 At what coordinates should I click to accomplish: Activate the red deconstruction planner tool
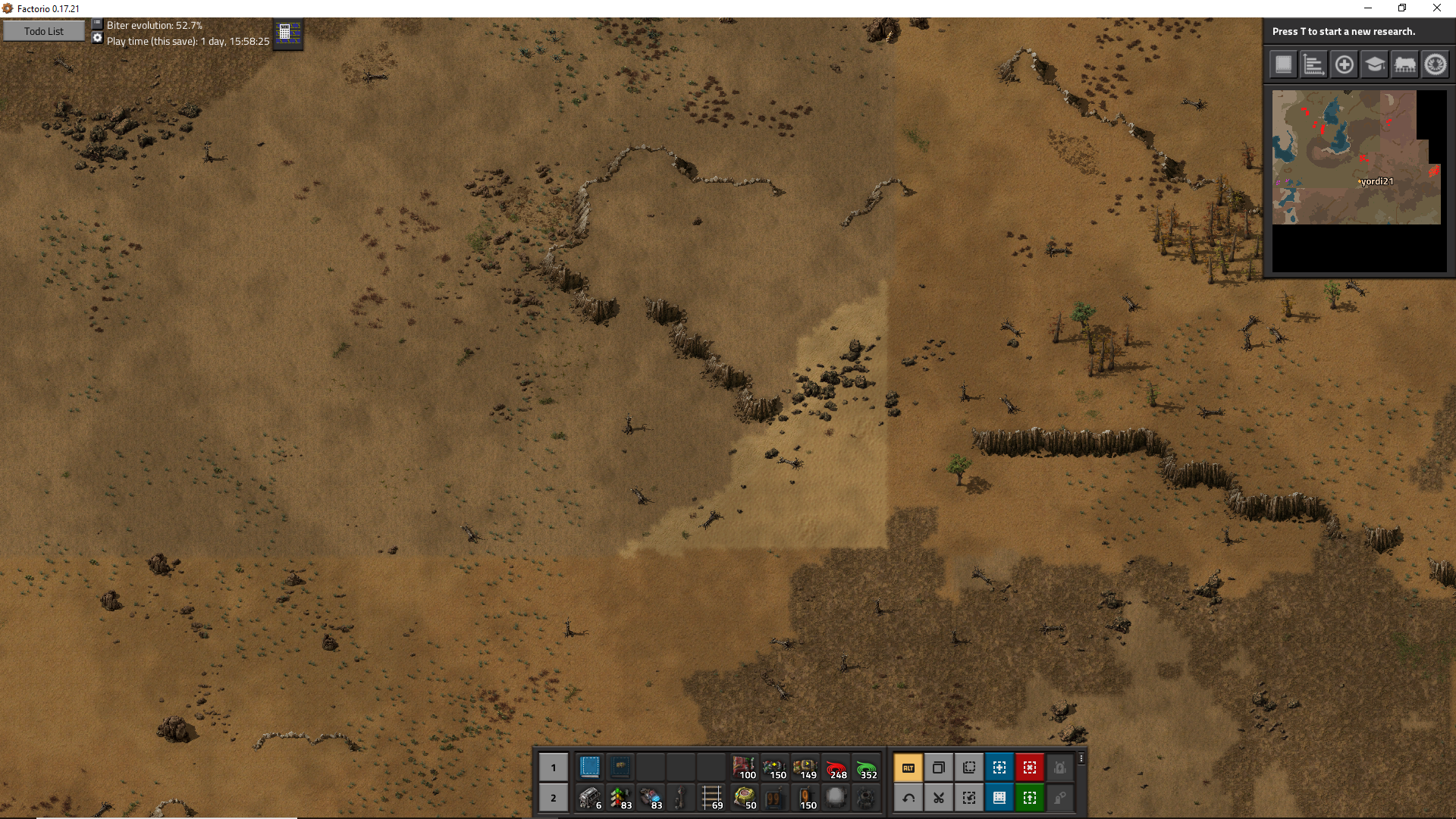1030,767
